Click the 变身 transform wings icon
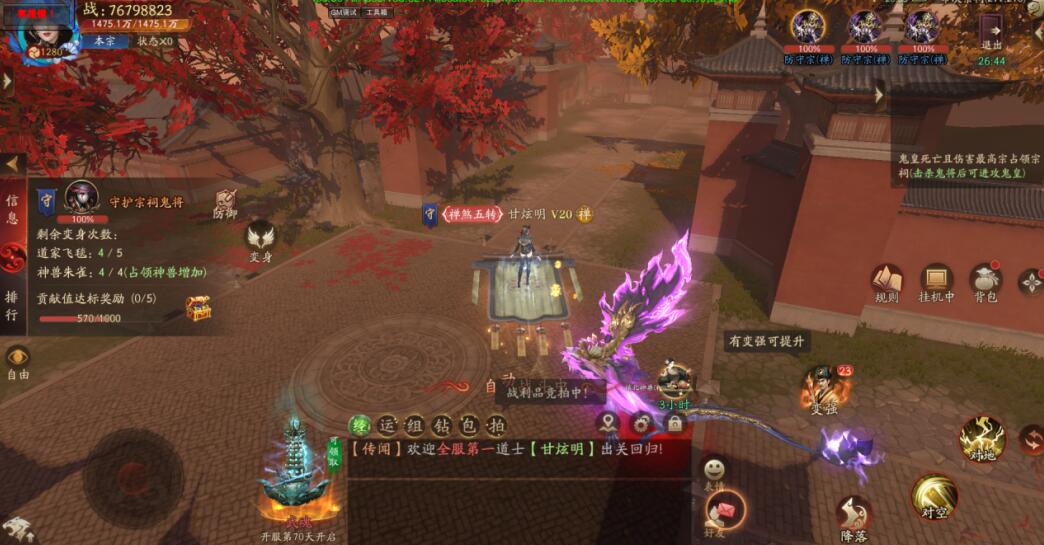 pyautogui.click(x=261, y=240)
